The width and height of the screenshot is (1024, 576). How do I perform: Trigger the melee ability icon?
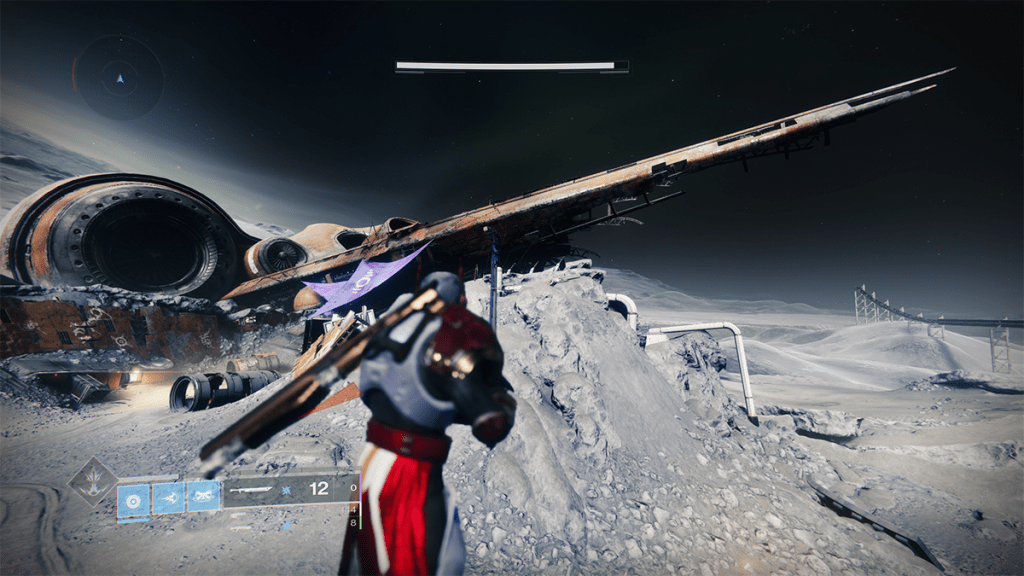pos(168,497)
